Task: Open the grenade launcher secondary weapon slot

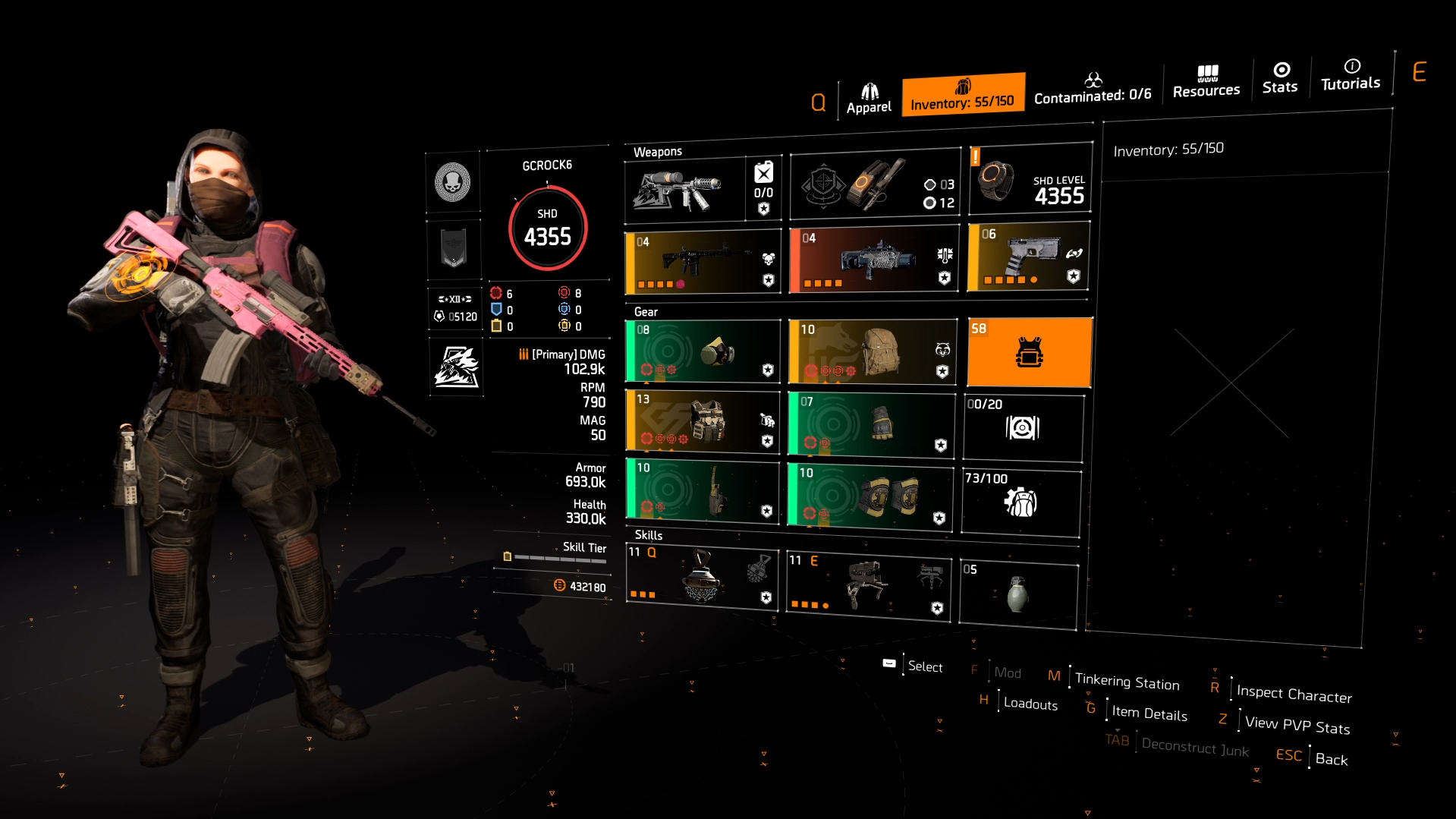Action: click(873, 258)
